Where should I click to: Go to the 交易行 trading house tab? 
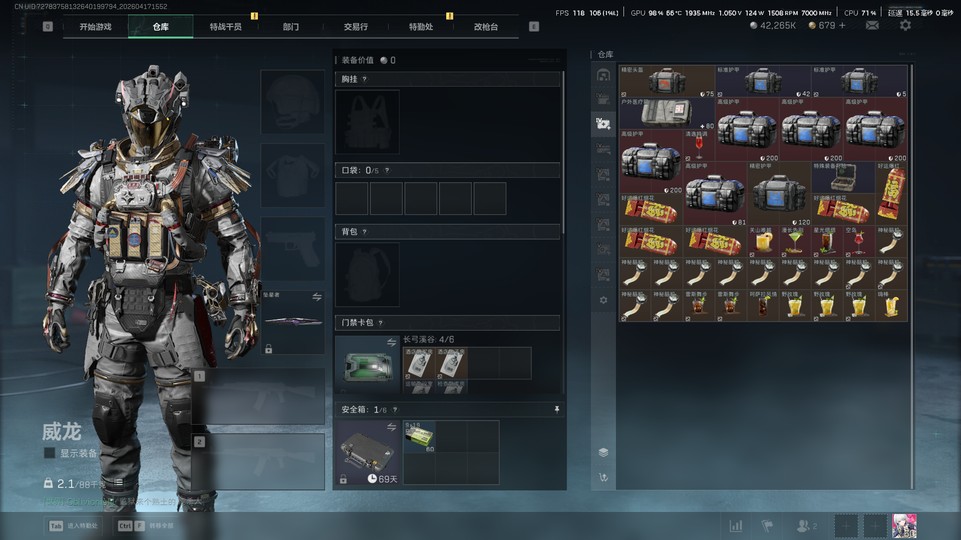pyautogui.click(x=355, y=27)
